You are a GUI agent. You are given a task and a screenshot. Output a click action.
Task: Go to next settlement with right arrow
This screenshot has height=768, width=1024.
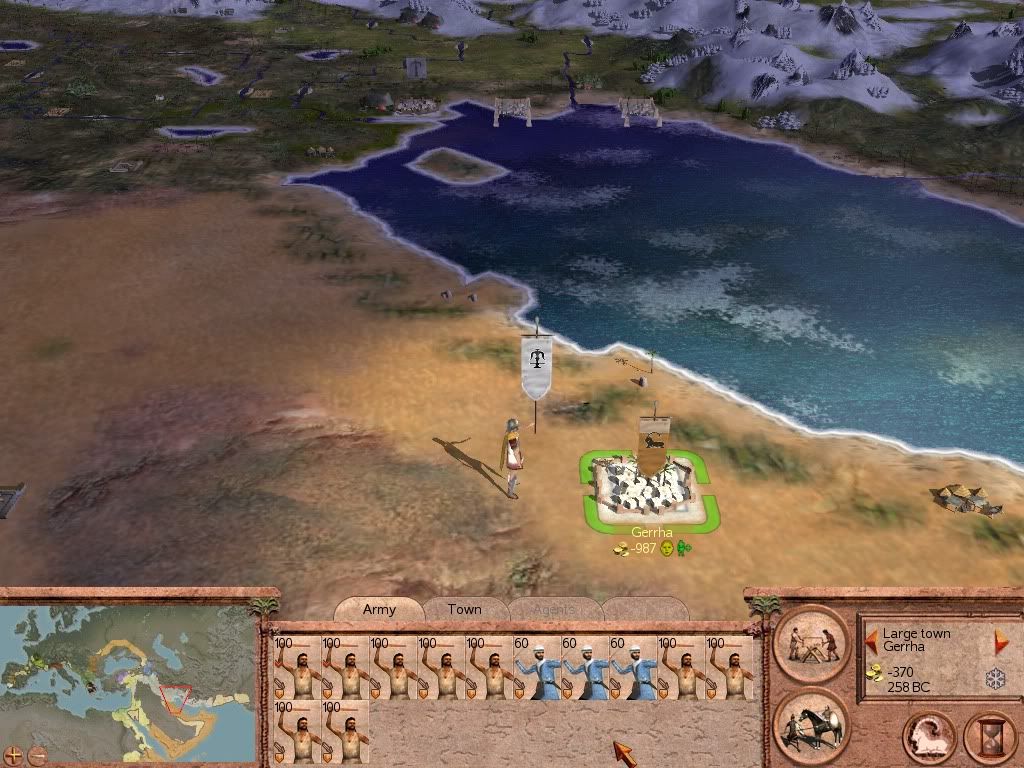pos(1000,640)
